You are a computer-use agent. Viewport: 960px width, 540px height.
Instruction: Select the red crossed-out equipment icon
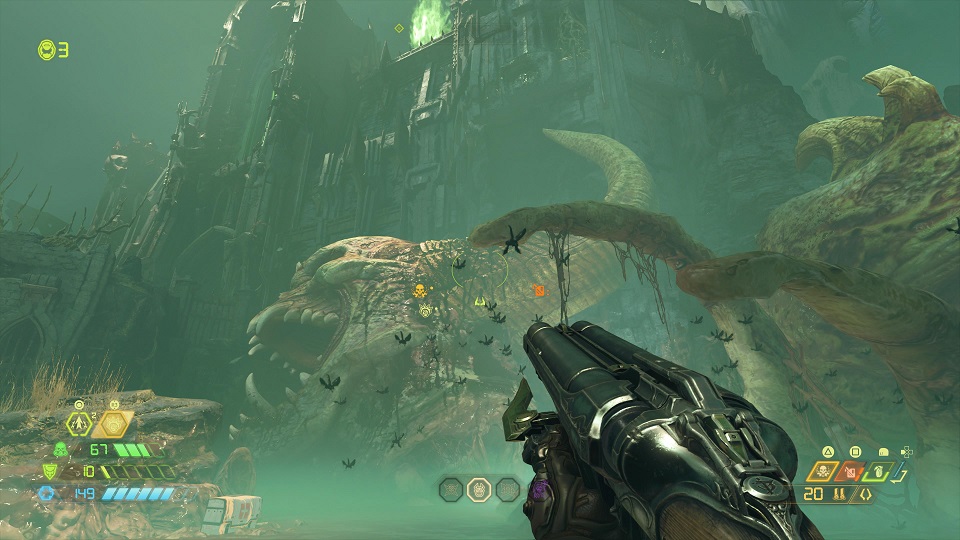pos(852,472)
